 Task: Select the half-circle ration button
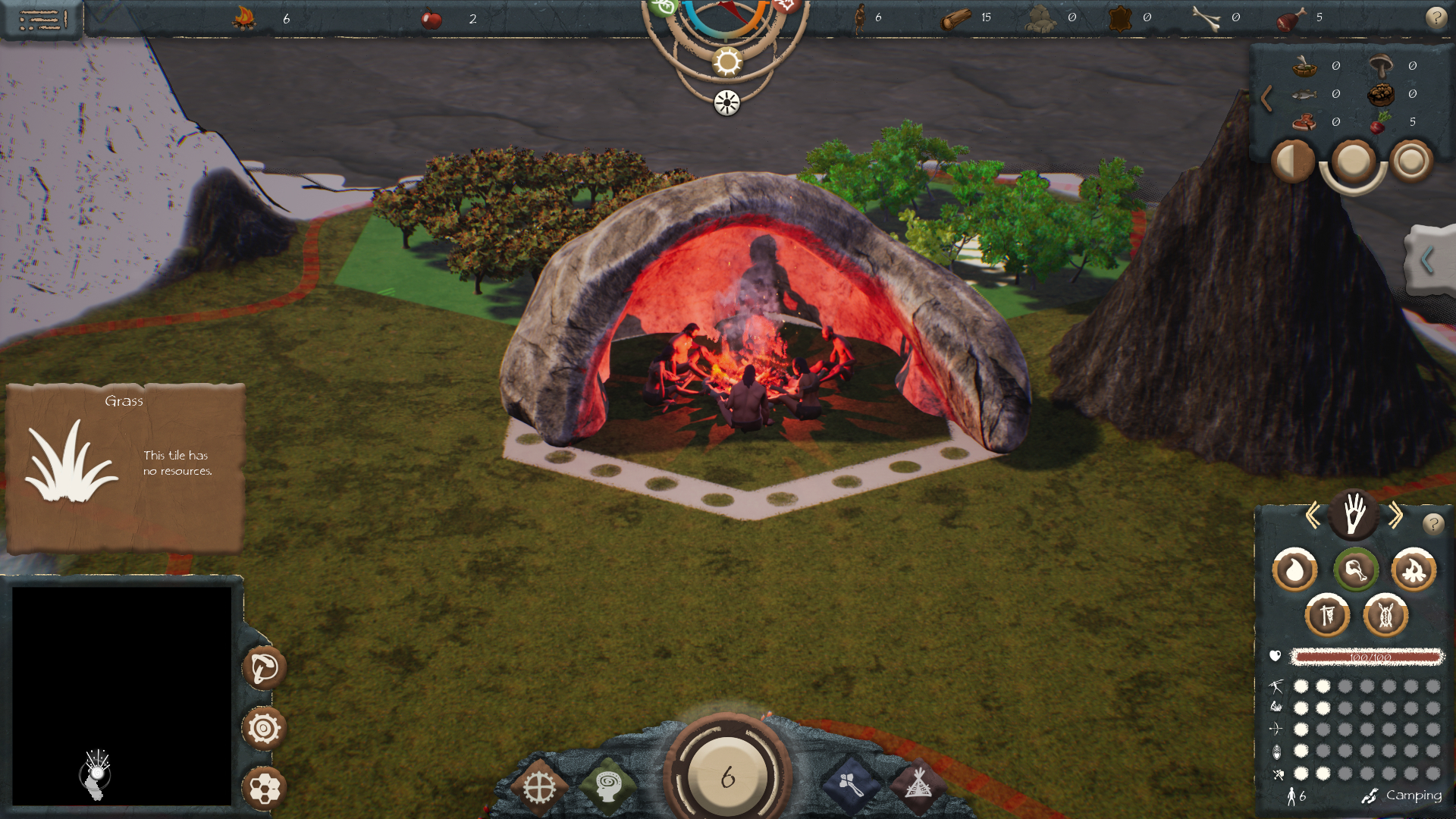[1292, 161]
